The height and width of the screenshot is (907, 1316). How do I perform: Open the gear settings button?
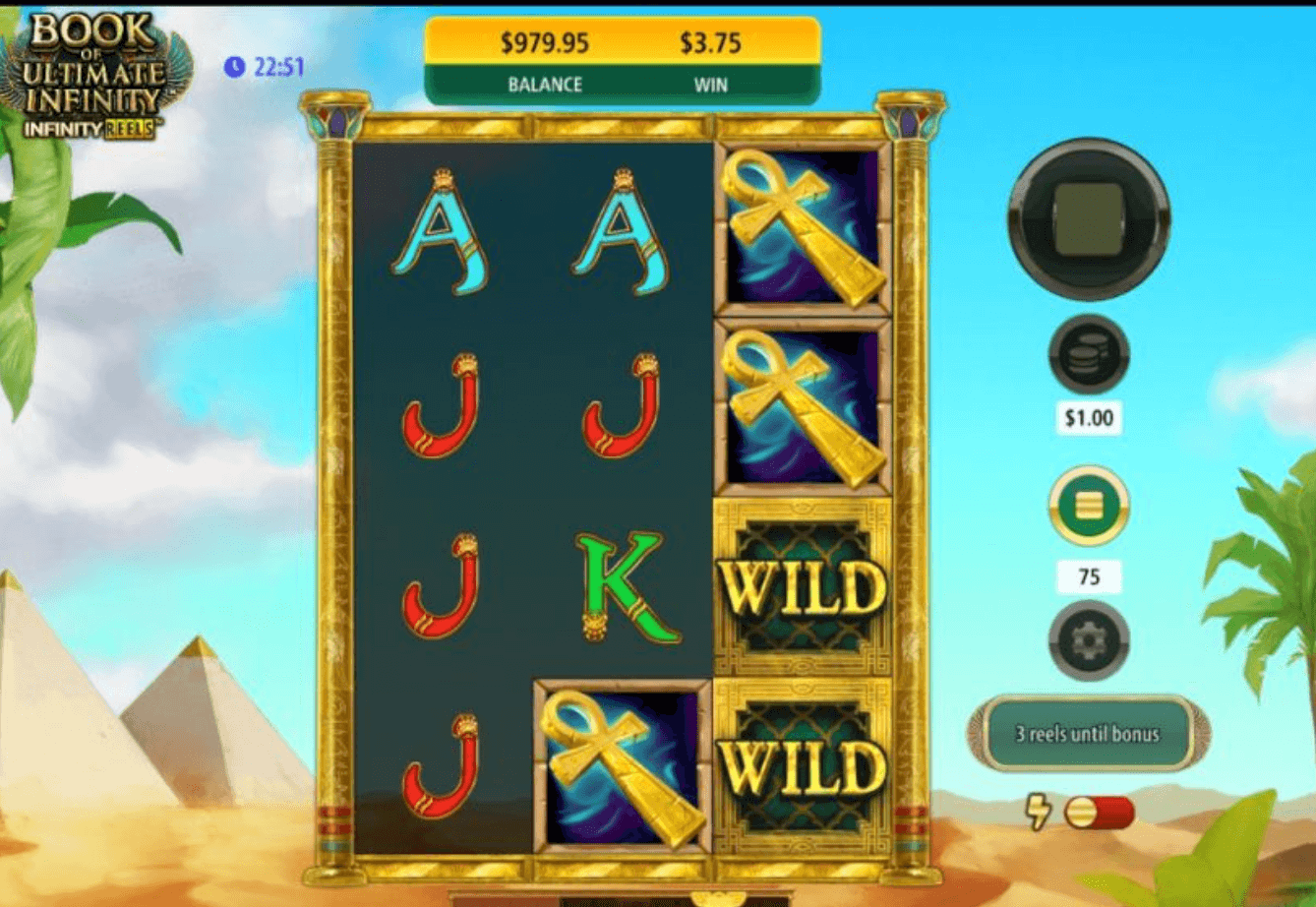pos(1088,640)
